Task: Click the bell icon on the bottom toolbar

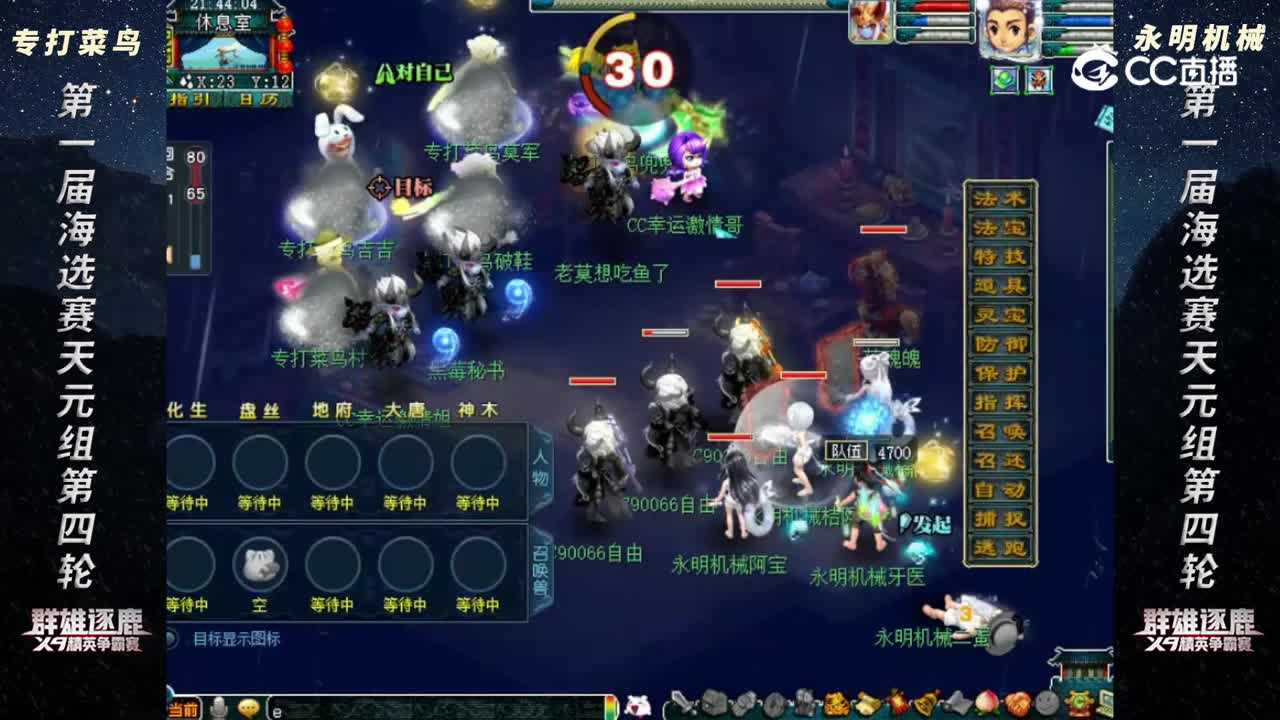Action: tap(923, 705)
